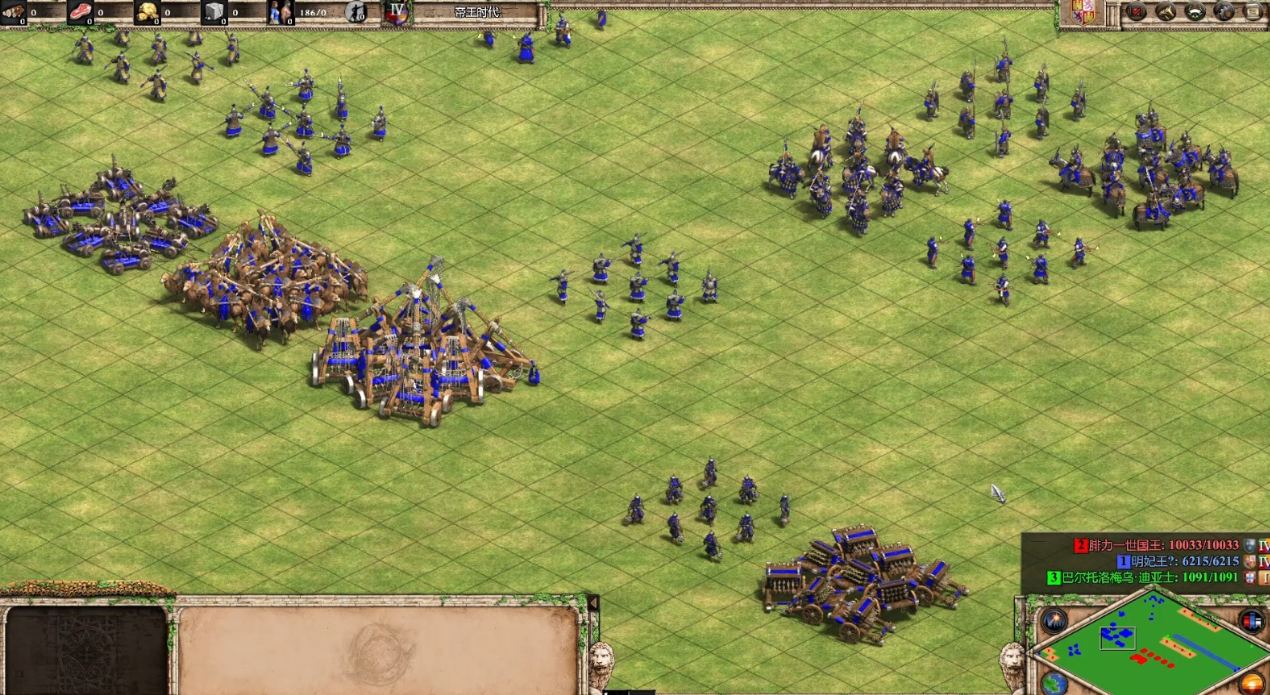
Task: Open the horn-shaped chat button
Action: (1166, 11)
